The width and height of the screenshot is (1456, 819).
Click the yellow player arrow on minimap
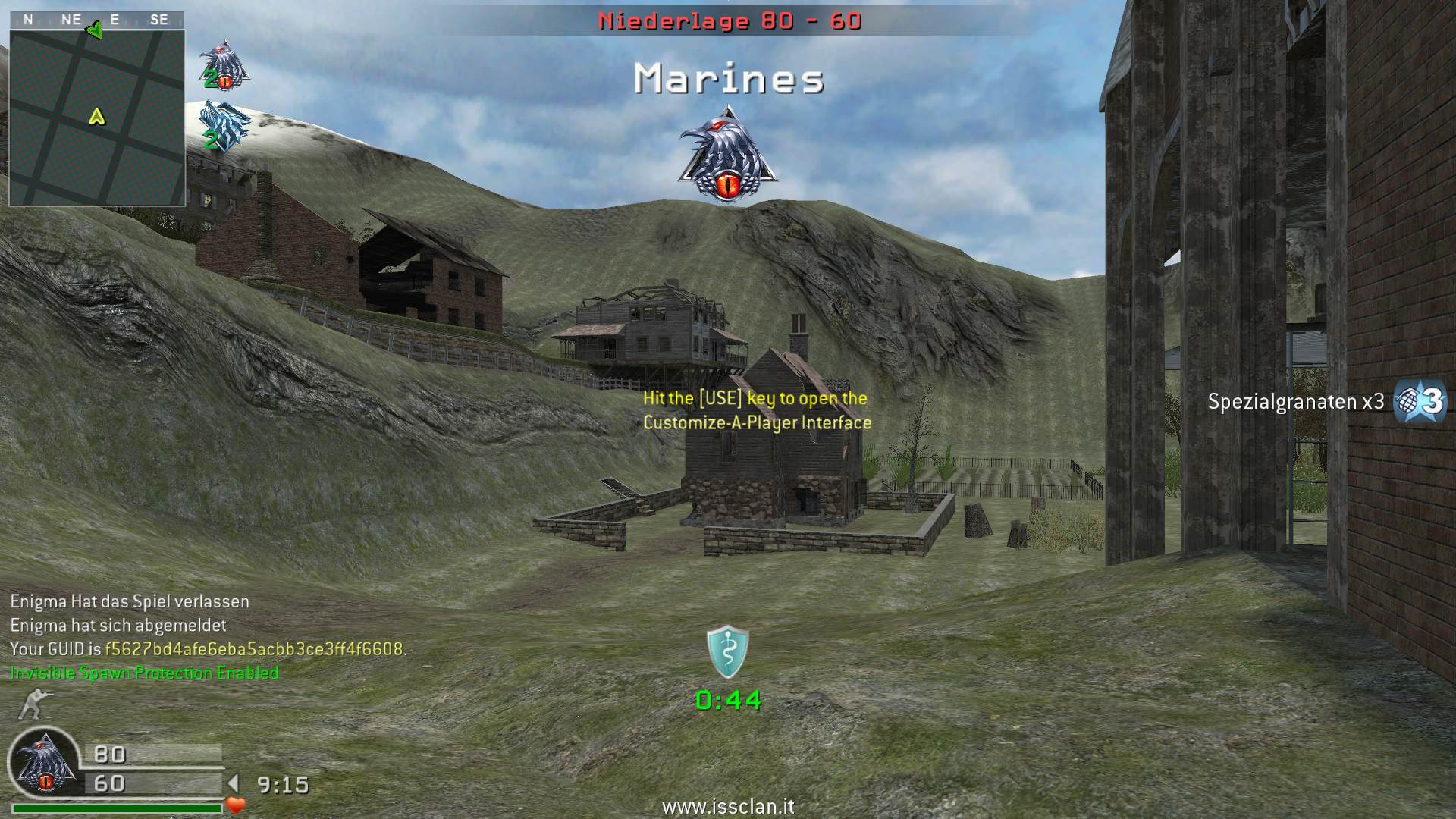pos(96,116)
